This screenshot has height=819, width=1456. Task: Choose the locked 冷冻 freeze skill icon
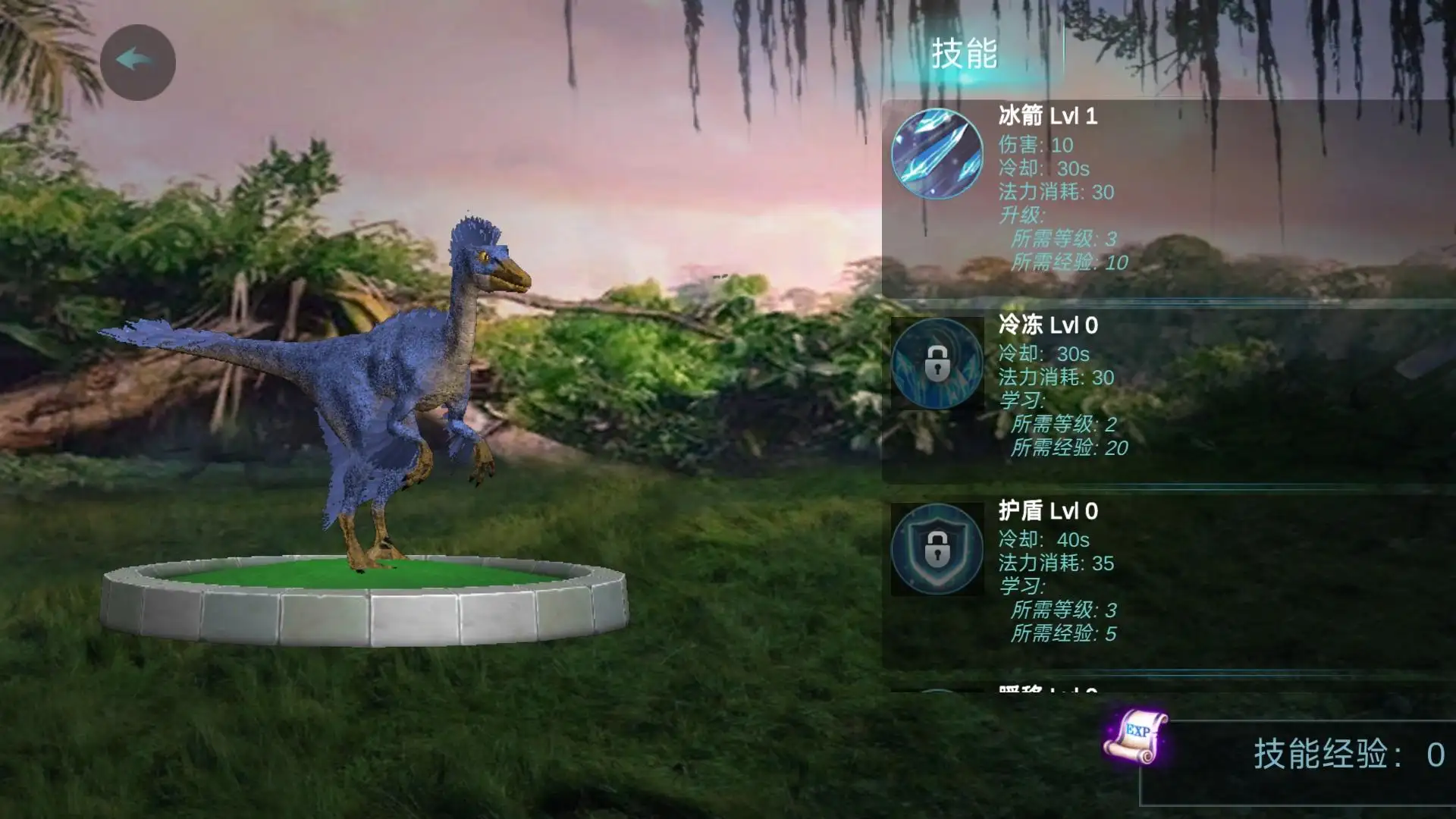[x=937, y=364]
